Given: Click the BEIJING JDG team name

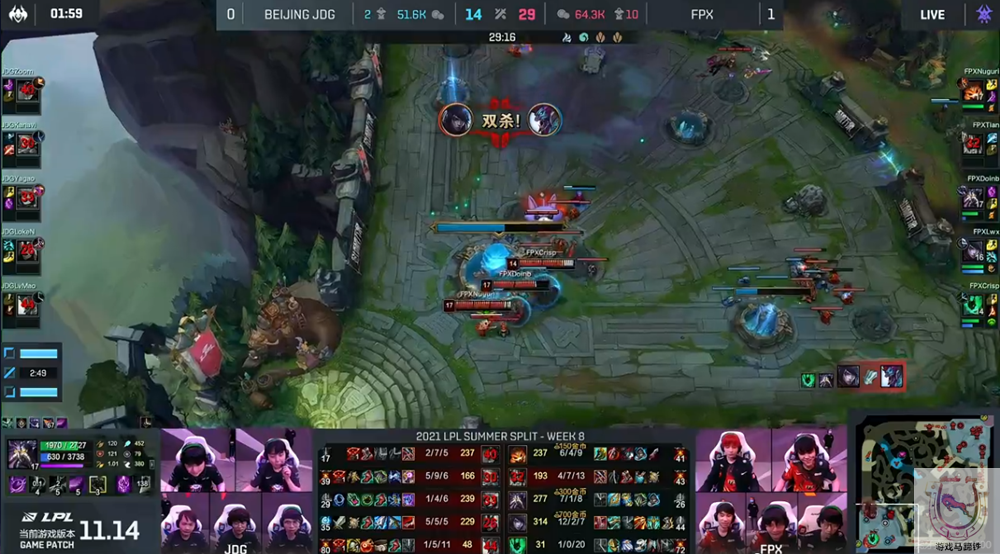Looking at the screenshot, I should (300, 14).
